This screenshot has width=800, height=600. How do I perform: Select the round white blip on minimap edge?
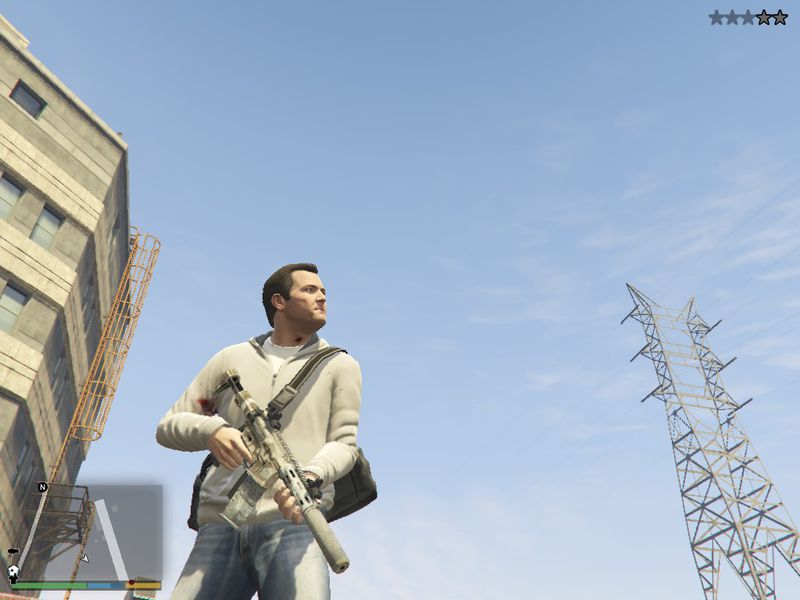point(14,572)
